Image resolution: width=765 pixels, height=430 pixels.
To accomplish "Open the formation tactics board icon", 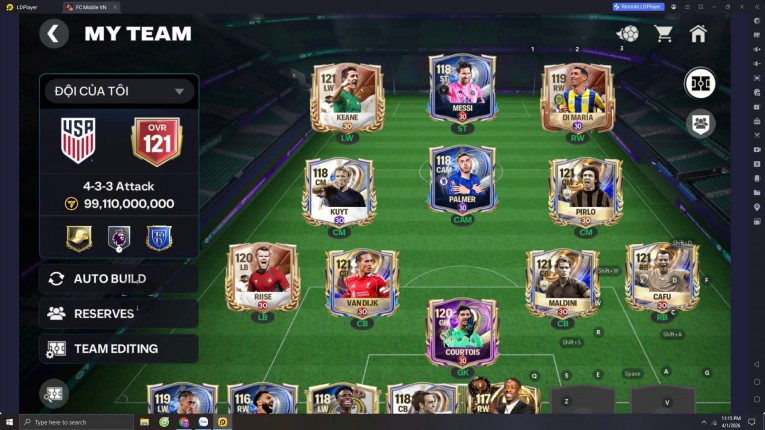I will pyautogui.click(x=700, y=84).
